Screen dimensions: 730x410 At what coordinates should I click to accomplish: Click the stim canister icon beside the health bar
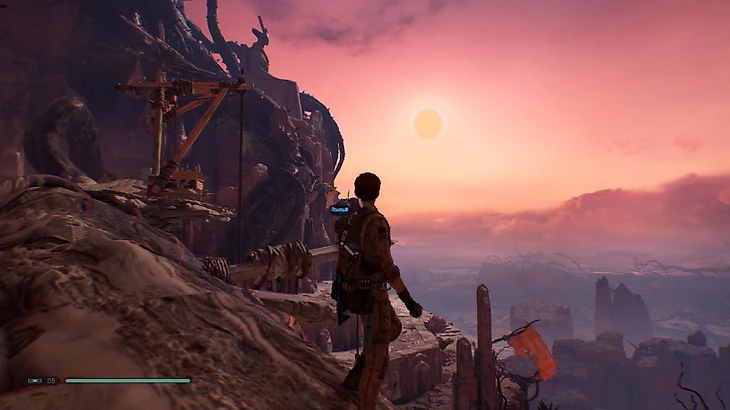coord(35,381)
